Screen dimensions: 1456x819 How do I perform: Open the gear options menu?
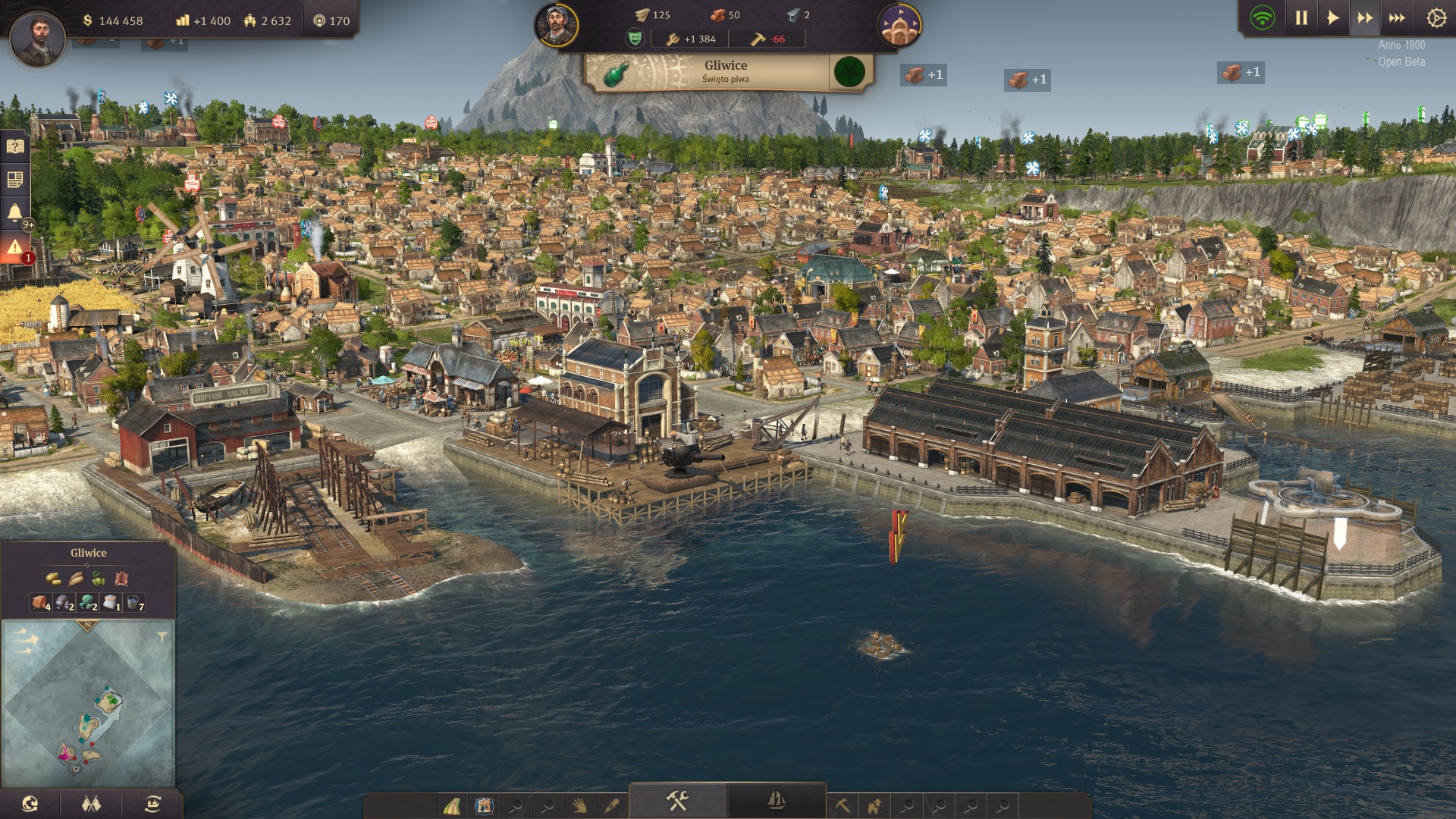pyautogui.click(x=1436, y=18)
